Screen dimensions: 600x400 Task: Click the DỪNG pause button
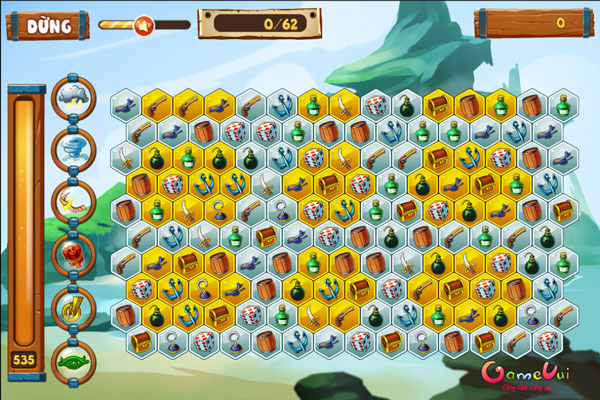(x=49, y=24)
